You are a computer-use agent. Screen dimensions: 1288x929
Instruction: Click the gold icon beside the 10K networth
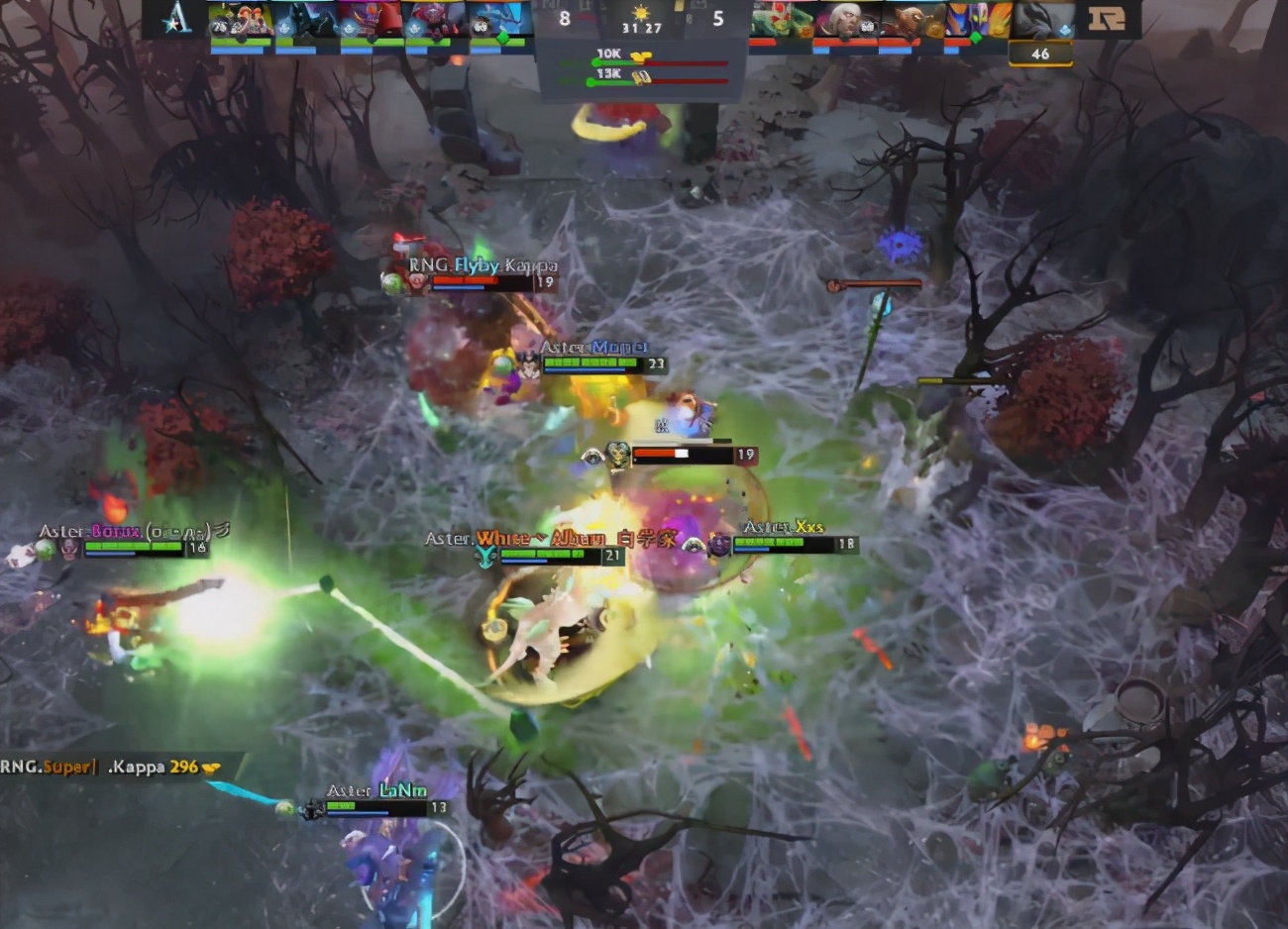point(639,55)
